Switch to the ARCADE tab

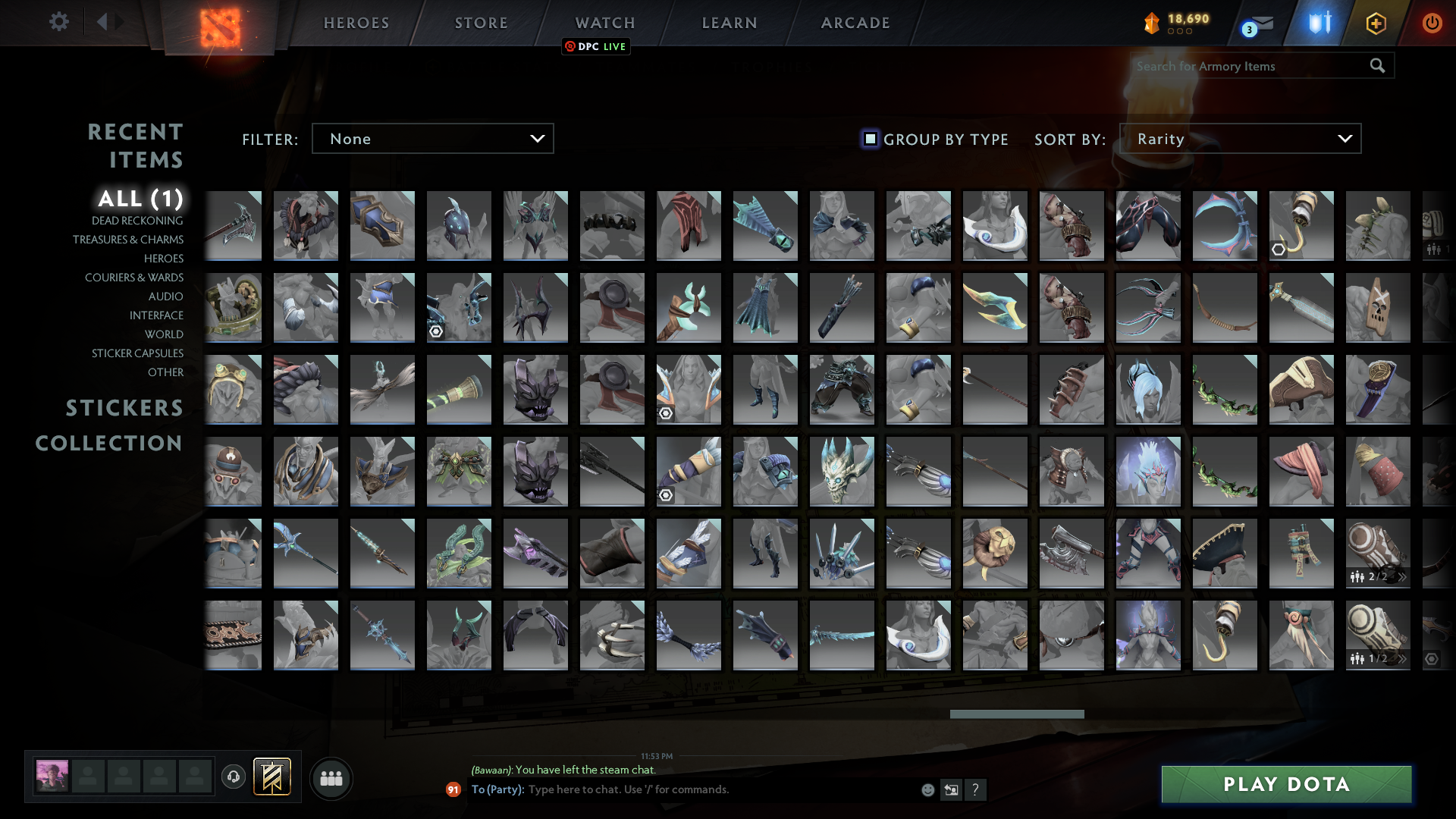pyautogui.click(x=854, y=22)
